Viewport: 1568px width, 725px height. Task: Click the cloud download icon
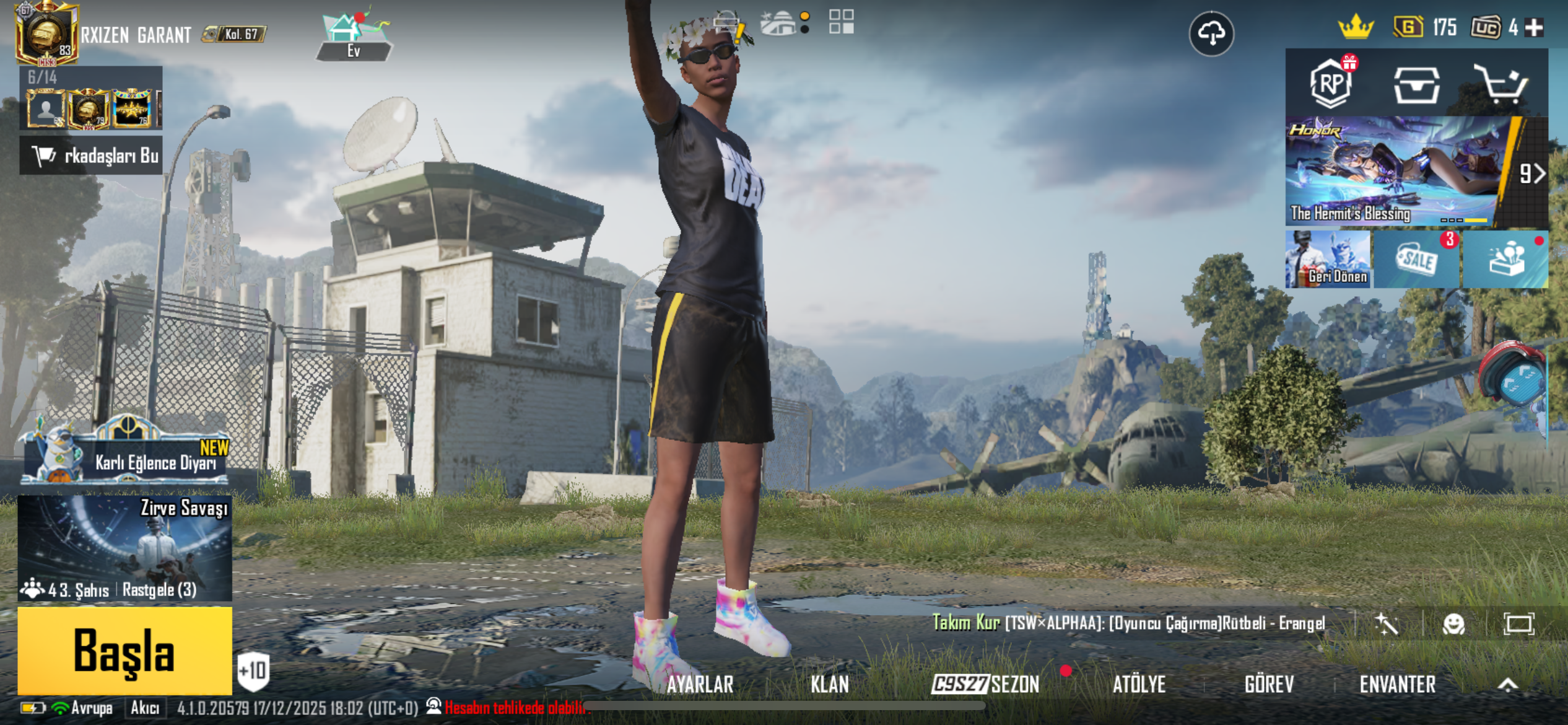coord(1211,33)
